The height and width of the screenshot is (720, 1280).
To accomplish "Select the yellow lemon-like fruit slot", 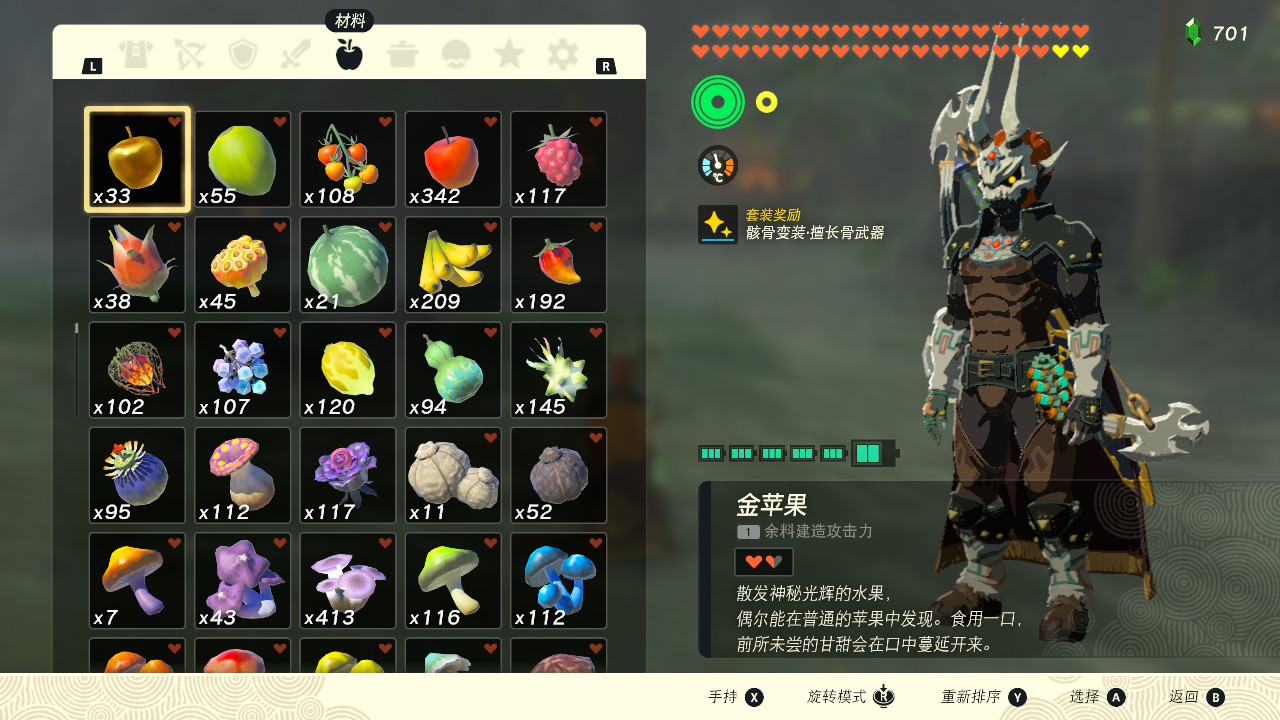I will click(x=348, y=370).
